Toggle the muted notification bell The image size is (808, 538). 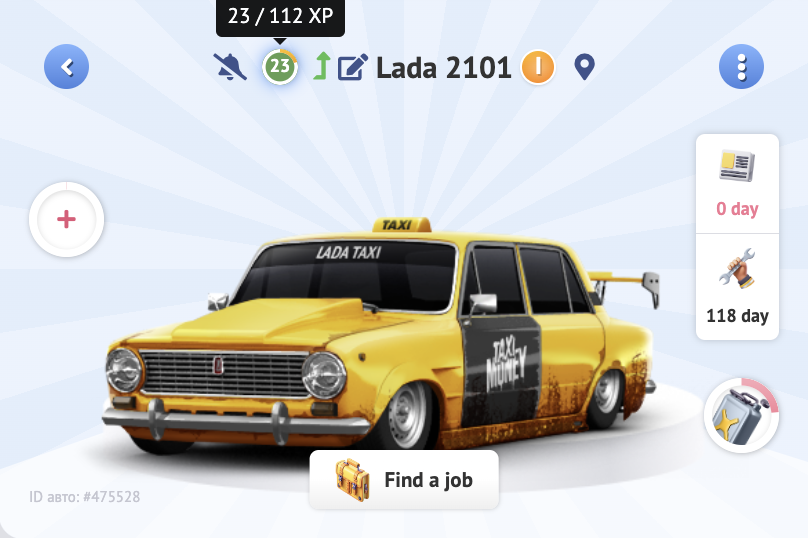(x=230, y=67)
